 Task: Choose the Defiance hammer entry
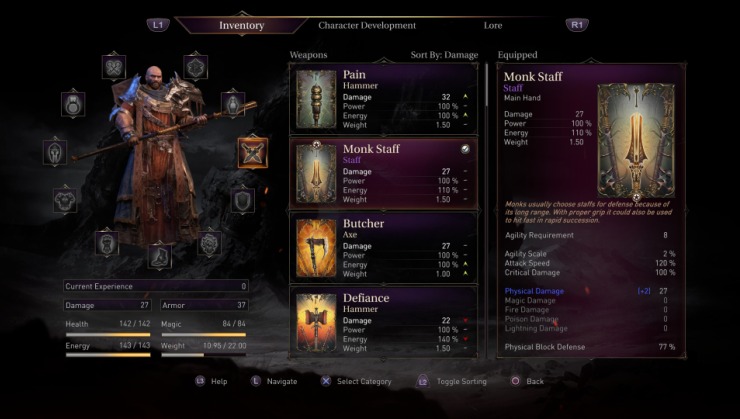(383, 320)
